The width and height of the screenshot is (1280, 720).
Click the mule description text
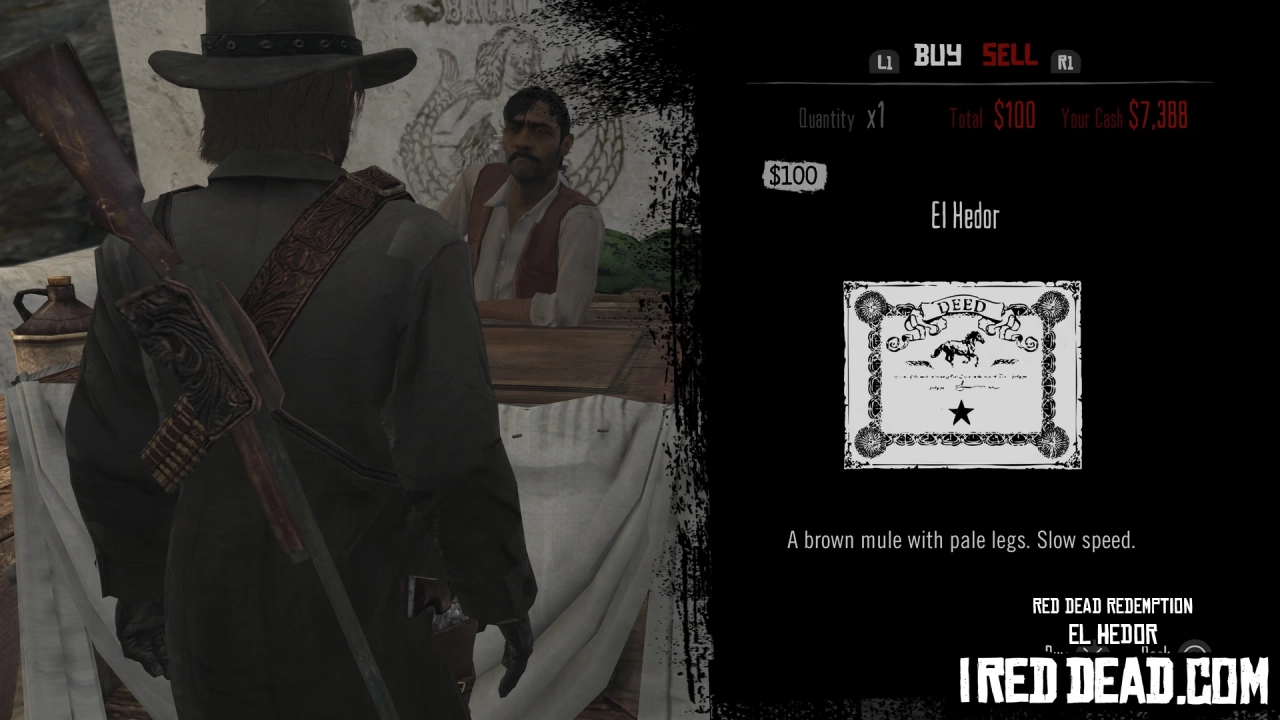[961, 539]
